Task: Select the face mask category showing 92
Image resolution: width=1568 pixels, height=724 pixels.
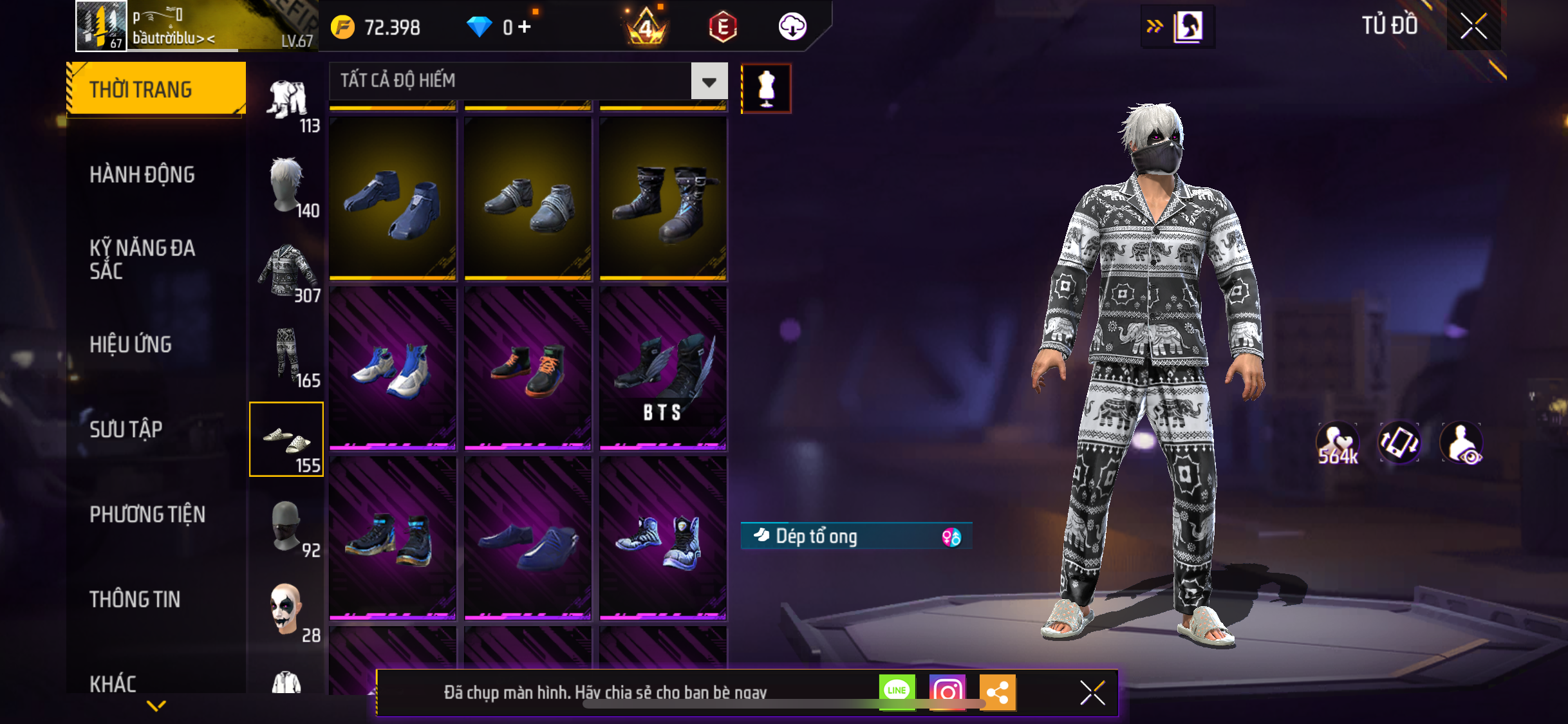Action: (287, 527)
